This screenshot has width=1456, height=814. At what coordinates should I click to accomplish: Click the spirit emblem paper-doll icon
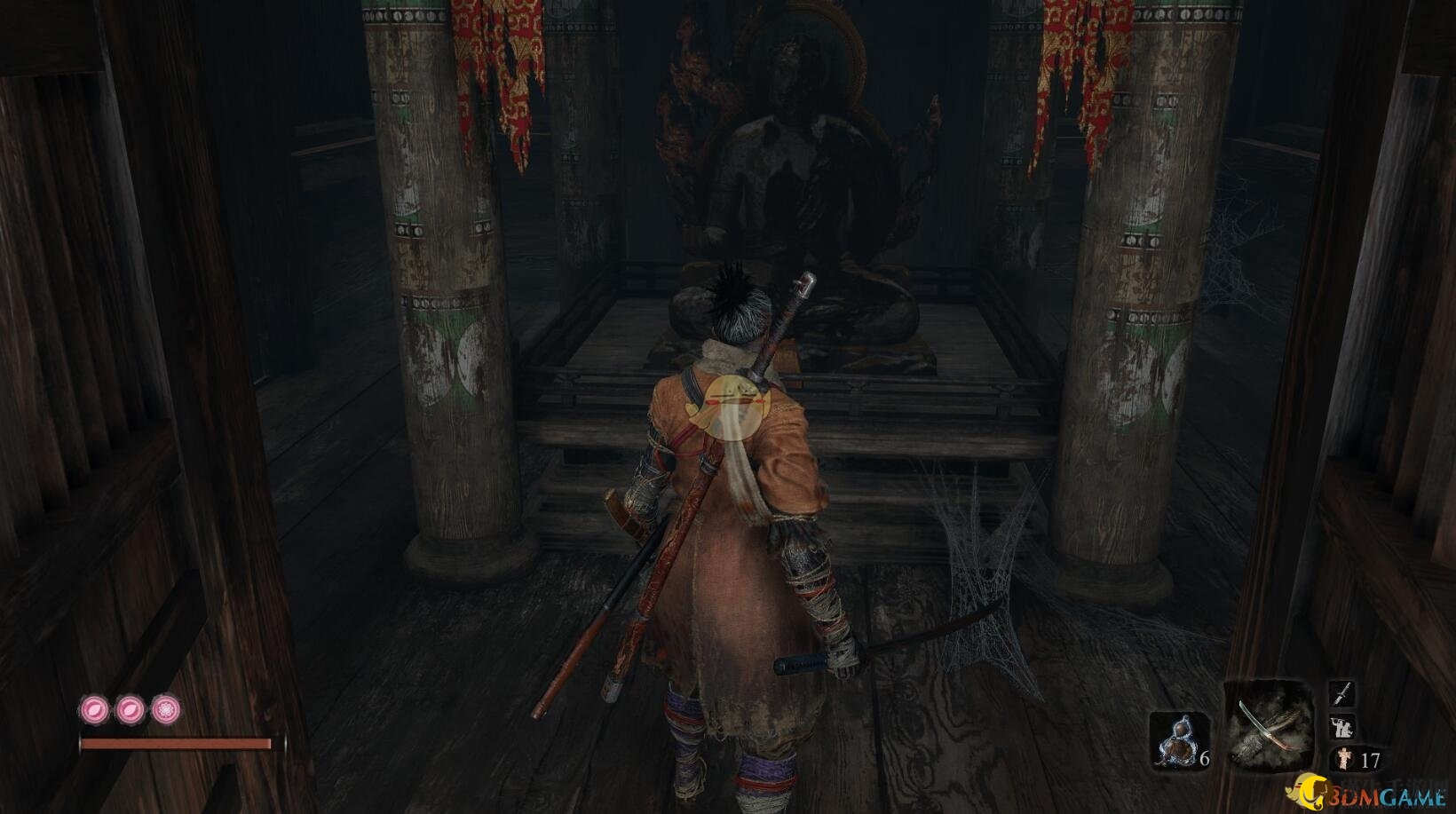click(x=1344, y=759)
